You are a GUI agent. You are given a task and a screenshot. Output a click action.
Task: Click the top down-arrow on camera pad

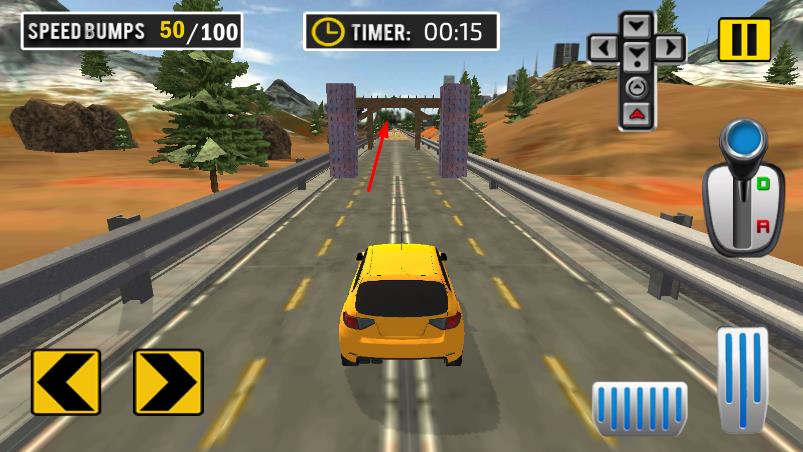pos(636,23)
